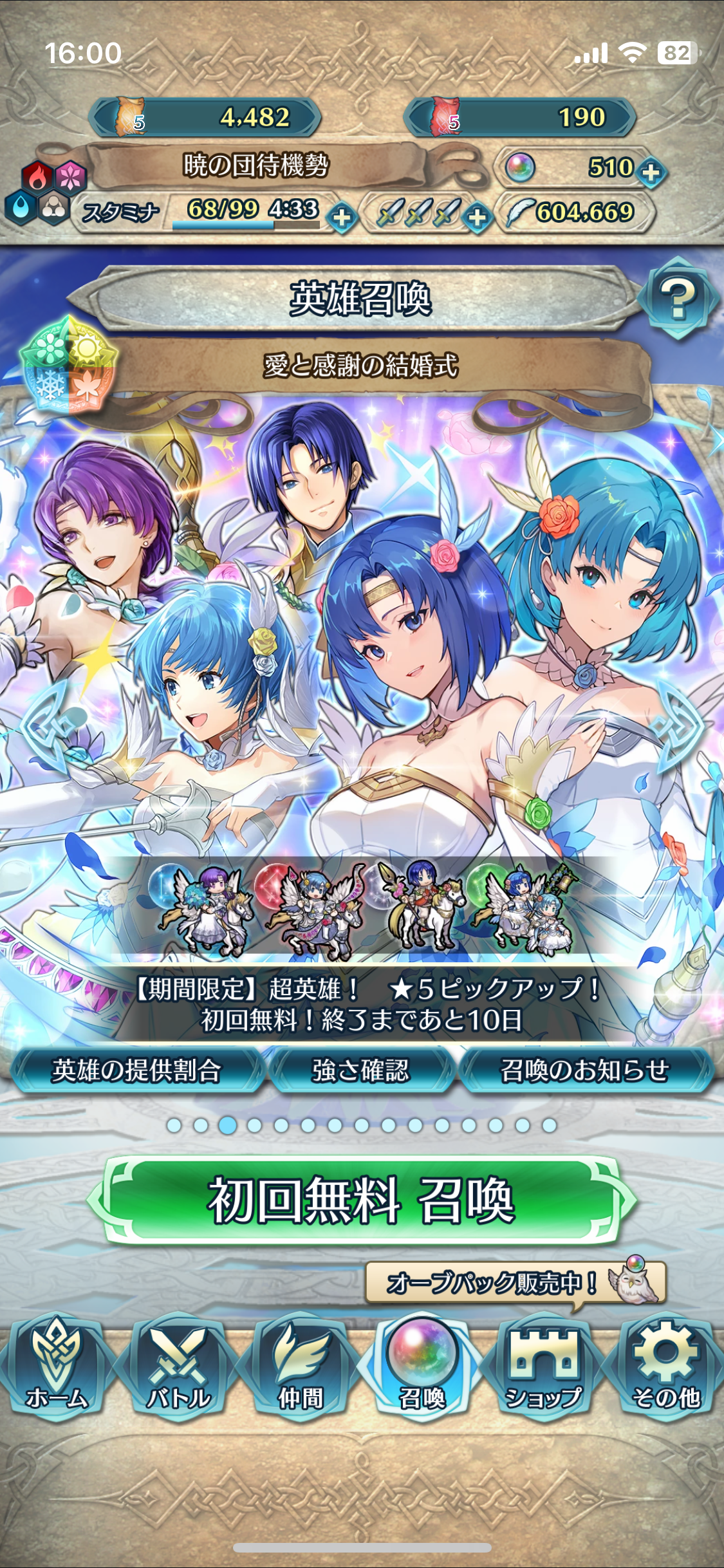Check hero strength via 強さ確認
Viewport: 724px width, 1568px height.
point(361,1070)
